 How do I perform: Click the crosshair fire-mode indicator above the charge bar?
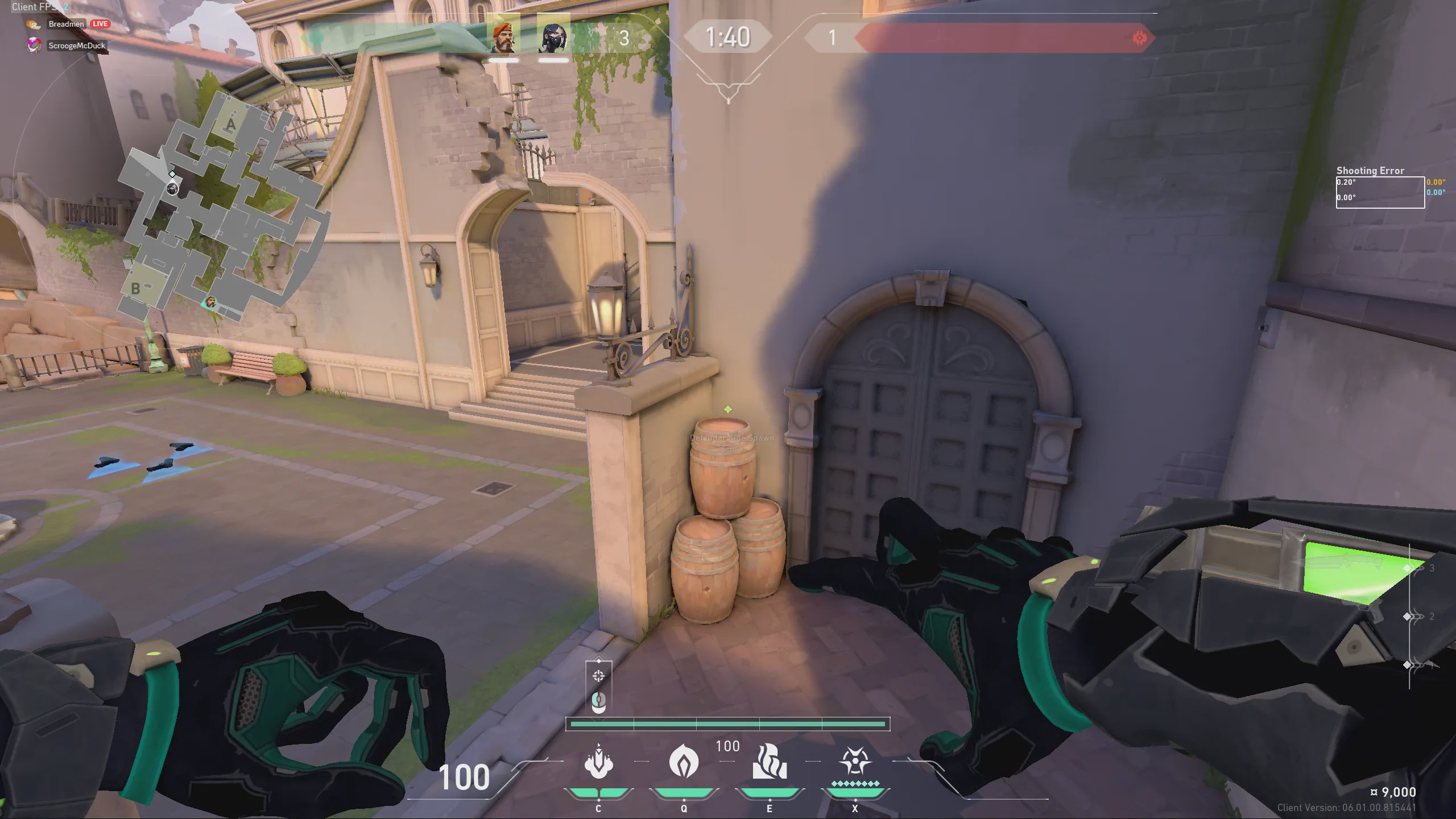[x=598, y=676]
